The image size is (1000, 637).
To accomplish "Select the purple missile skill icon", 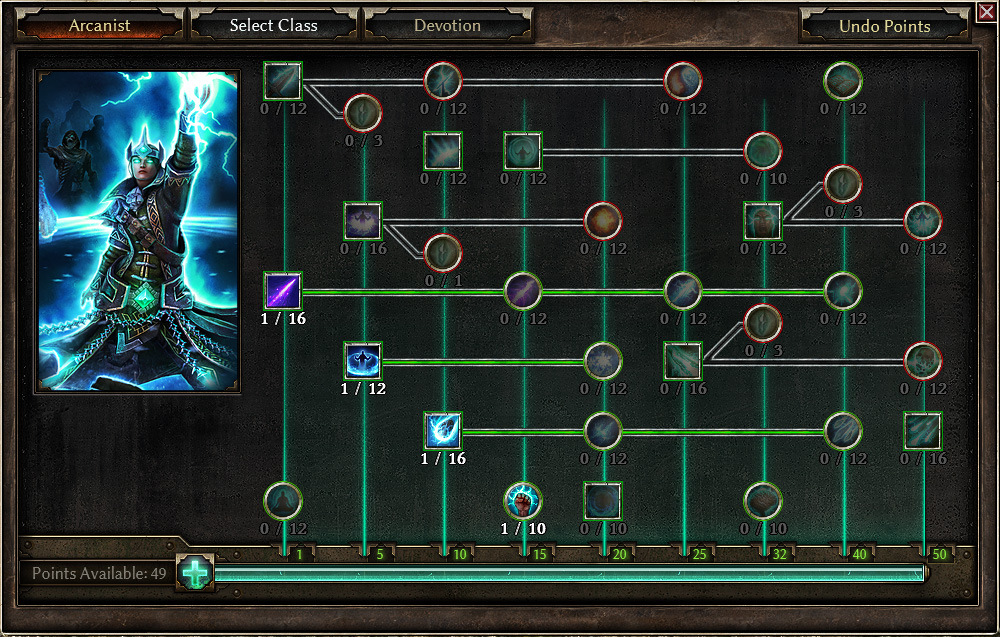I will click(x=282, y=291).
